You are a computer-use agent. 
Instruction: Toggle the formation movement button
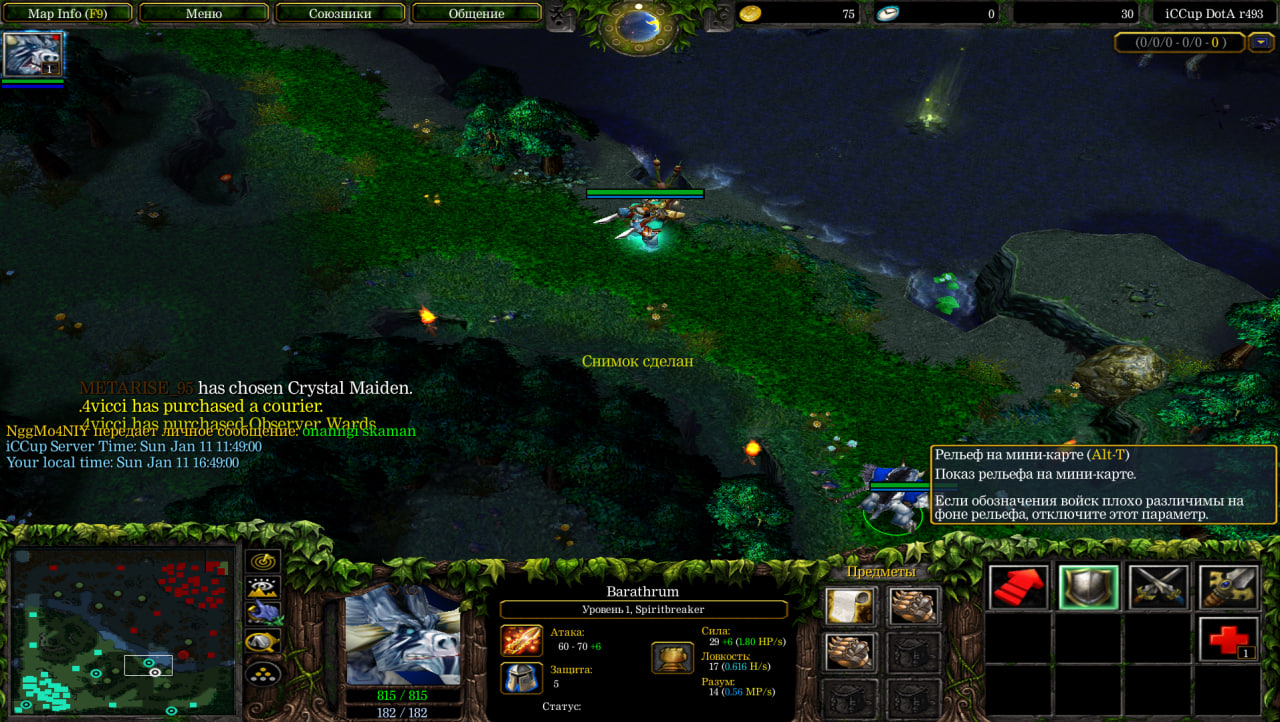[263, 672]
